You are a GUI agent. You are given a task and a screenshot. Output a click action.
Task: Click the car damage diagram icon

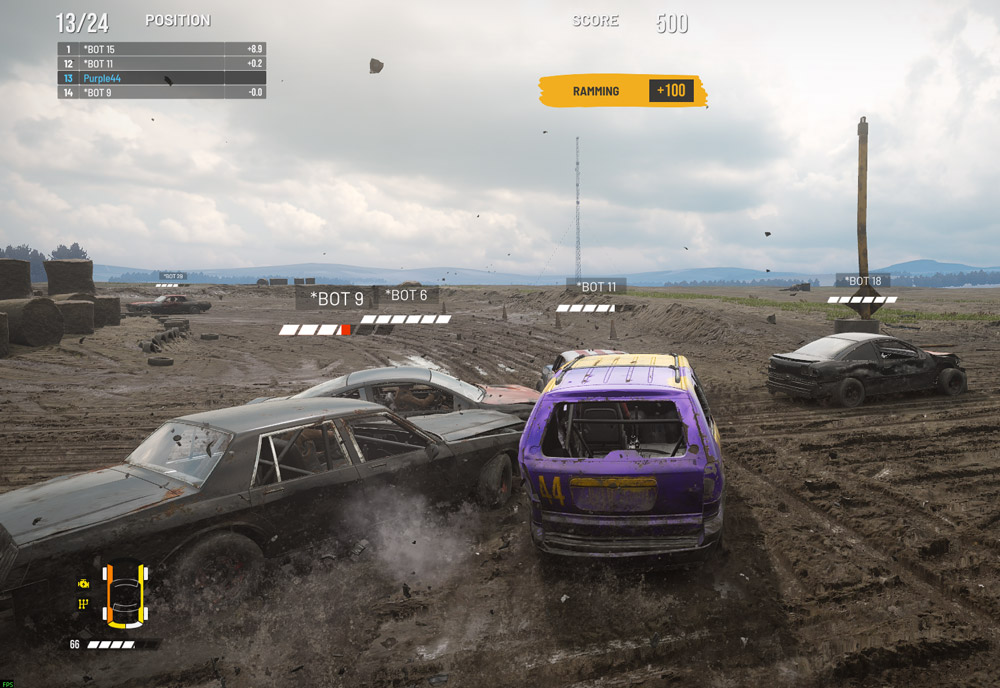[x=126, y=596]
